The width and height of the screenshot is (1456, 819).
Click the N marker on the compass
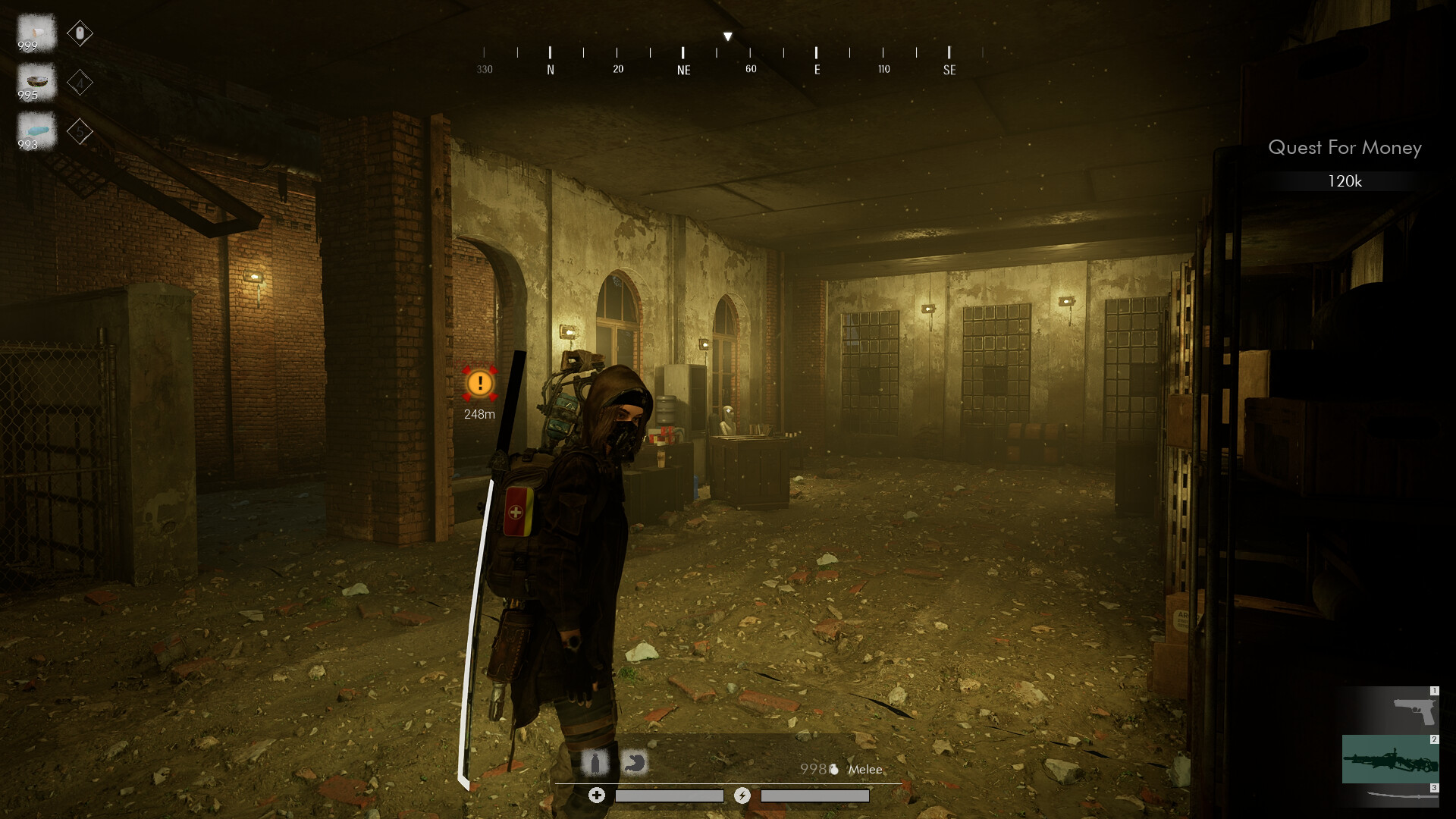(x=550, y=68)
